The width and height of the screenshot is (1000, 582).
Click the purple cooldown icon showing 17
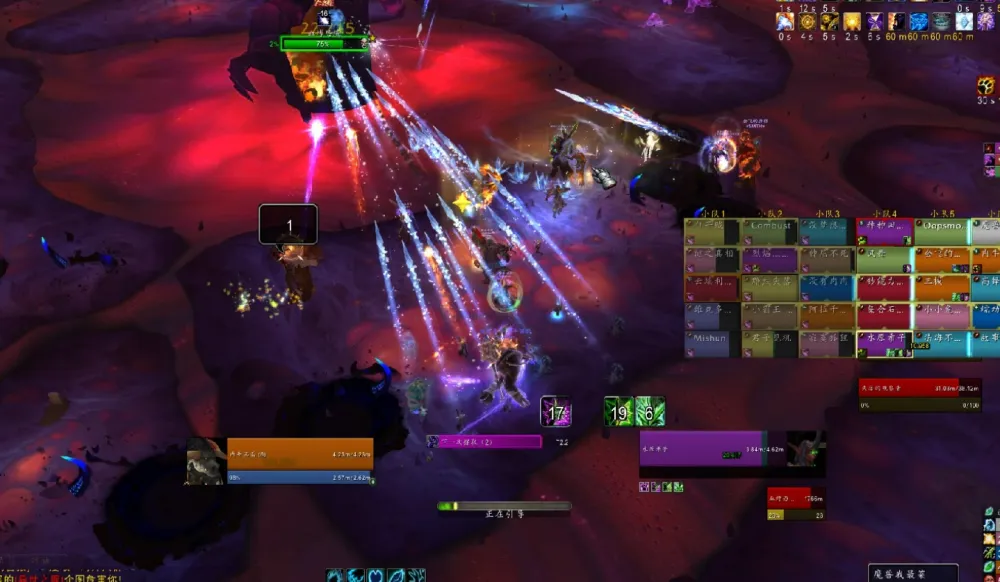(x=556, y=411)
